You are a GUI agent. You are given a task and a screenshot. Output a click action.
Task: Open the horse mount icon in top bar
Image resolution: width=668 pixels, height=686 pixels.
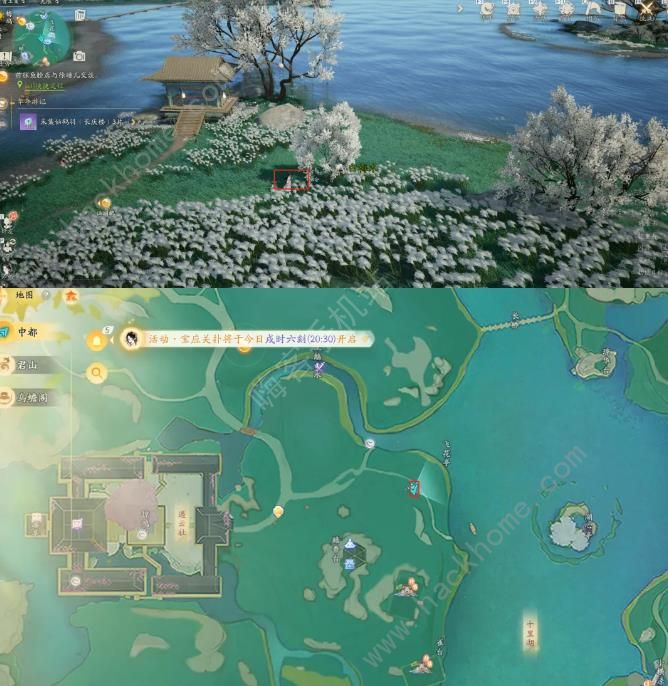click(x=592, y=9)
